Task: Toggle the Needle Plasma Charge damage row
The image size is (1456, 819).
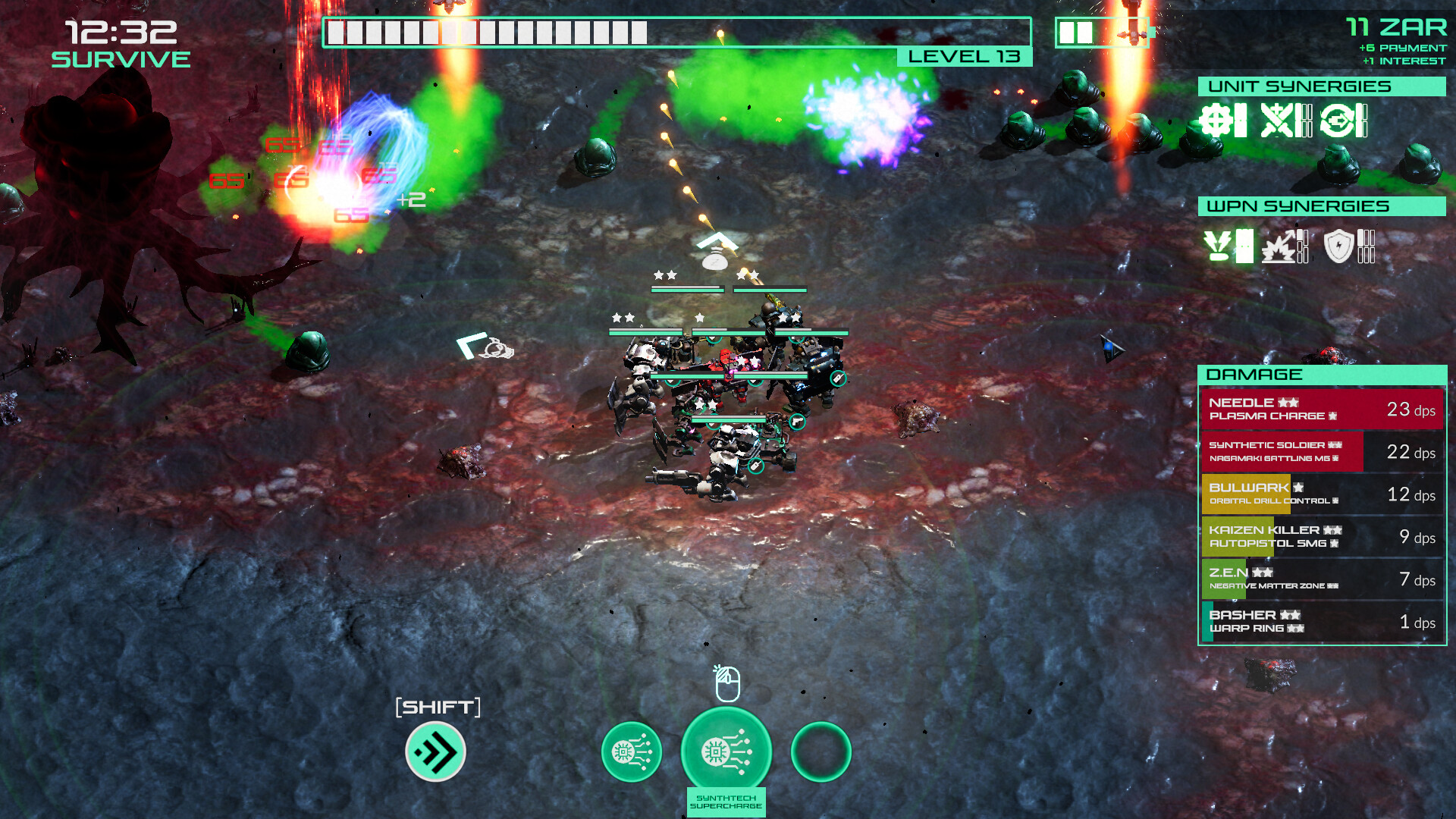Action: click(1322, 409)
